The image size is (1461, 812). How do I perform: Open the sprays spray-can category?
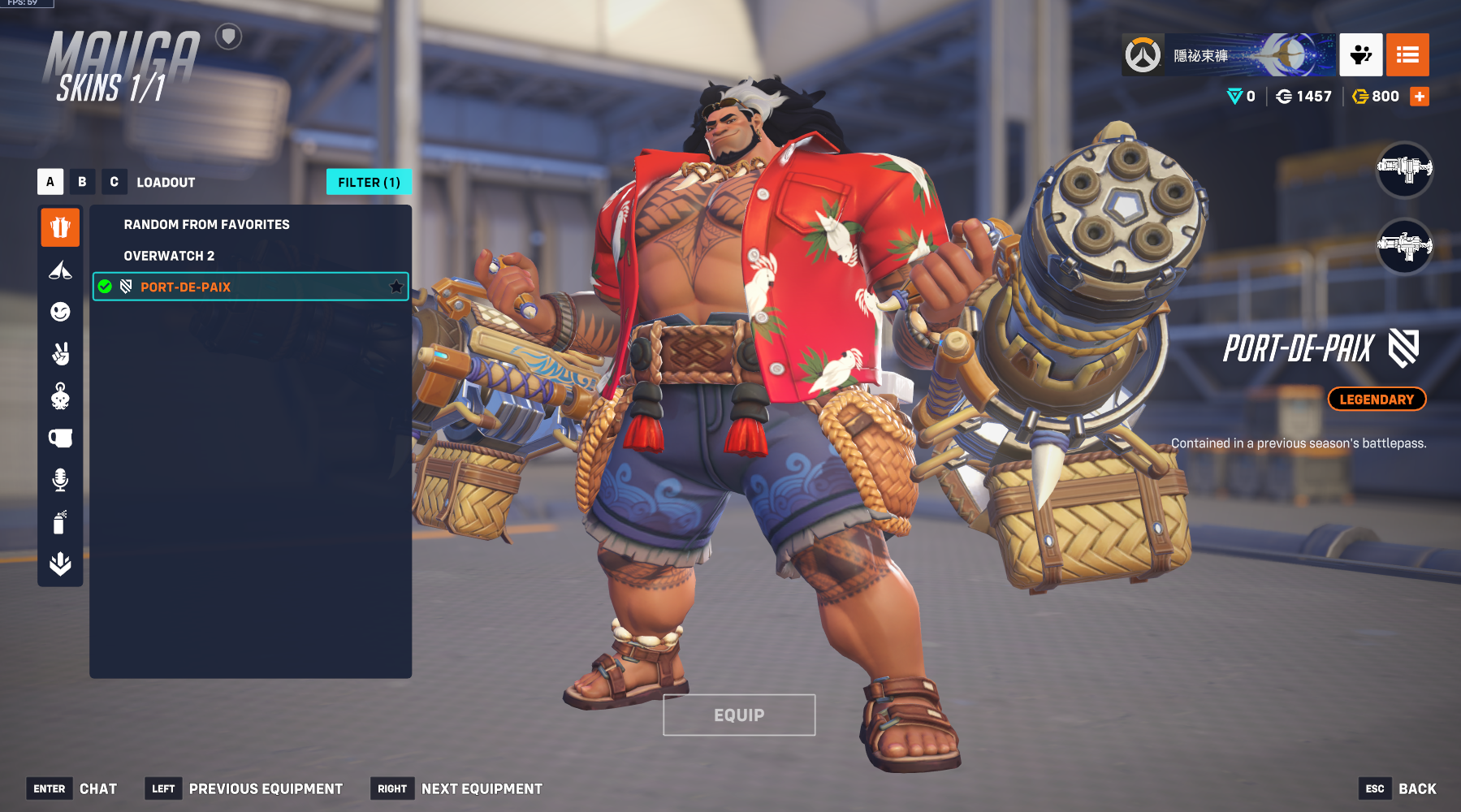[60, 522]
